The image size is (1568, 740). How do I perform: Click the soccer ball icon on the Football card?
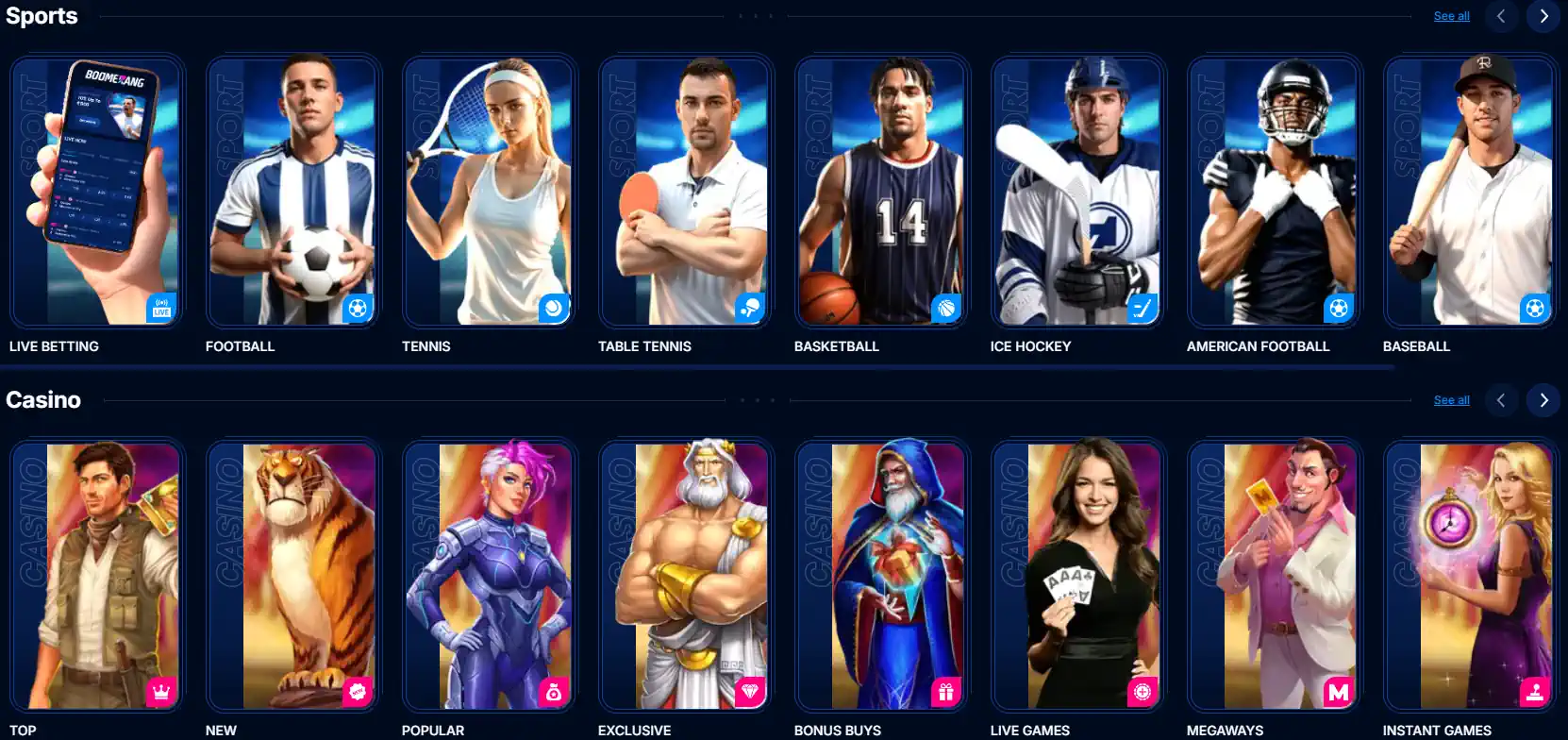tap(358, 308)
